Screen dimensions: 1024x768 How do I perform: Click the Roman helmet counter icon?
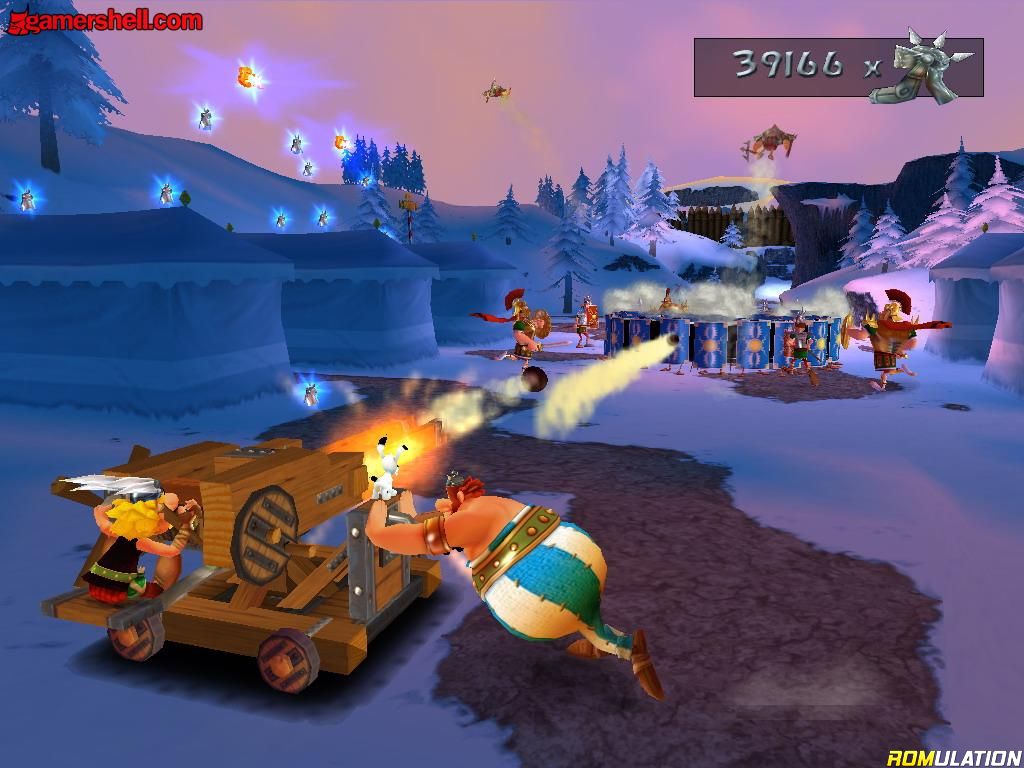(x=920, y=66)
